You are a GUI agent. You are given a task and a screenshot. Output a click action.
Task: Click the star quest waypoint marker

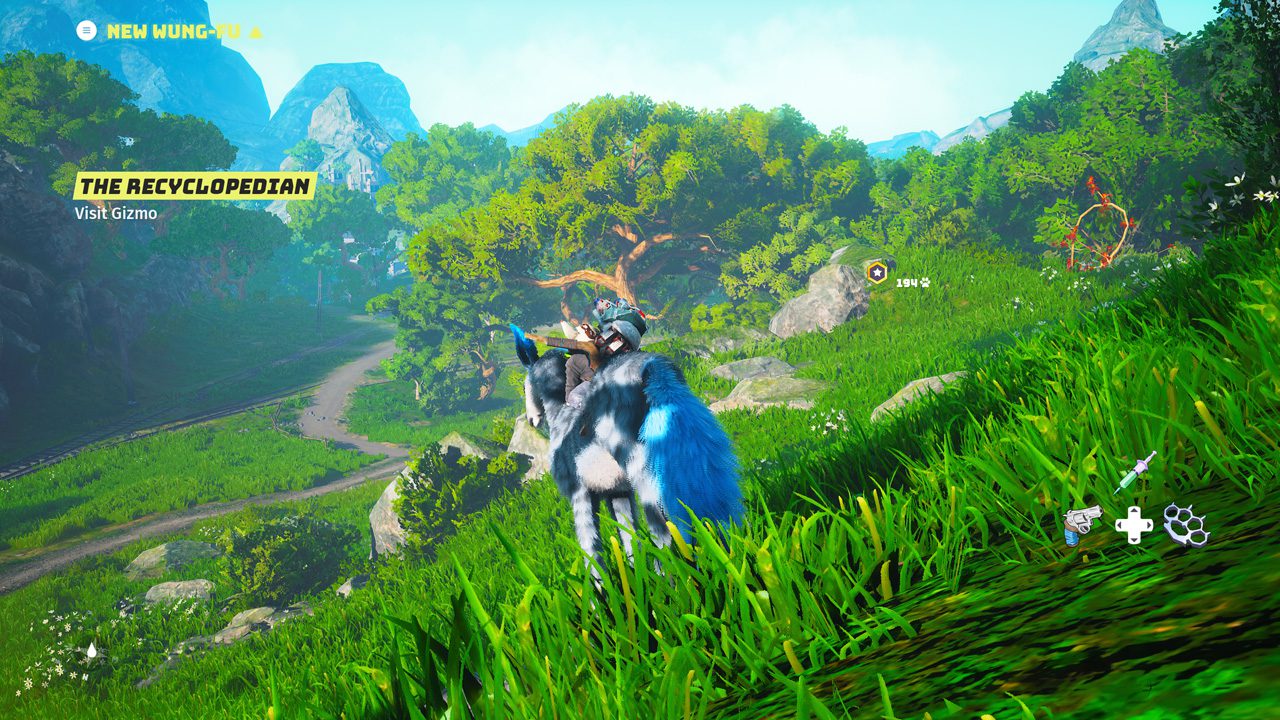coord(877,271)
